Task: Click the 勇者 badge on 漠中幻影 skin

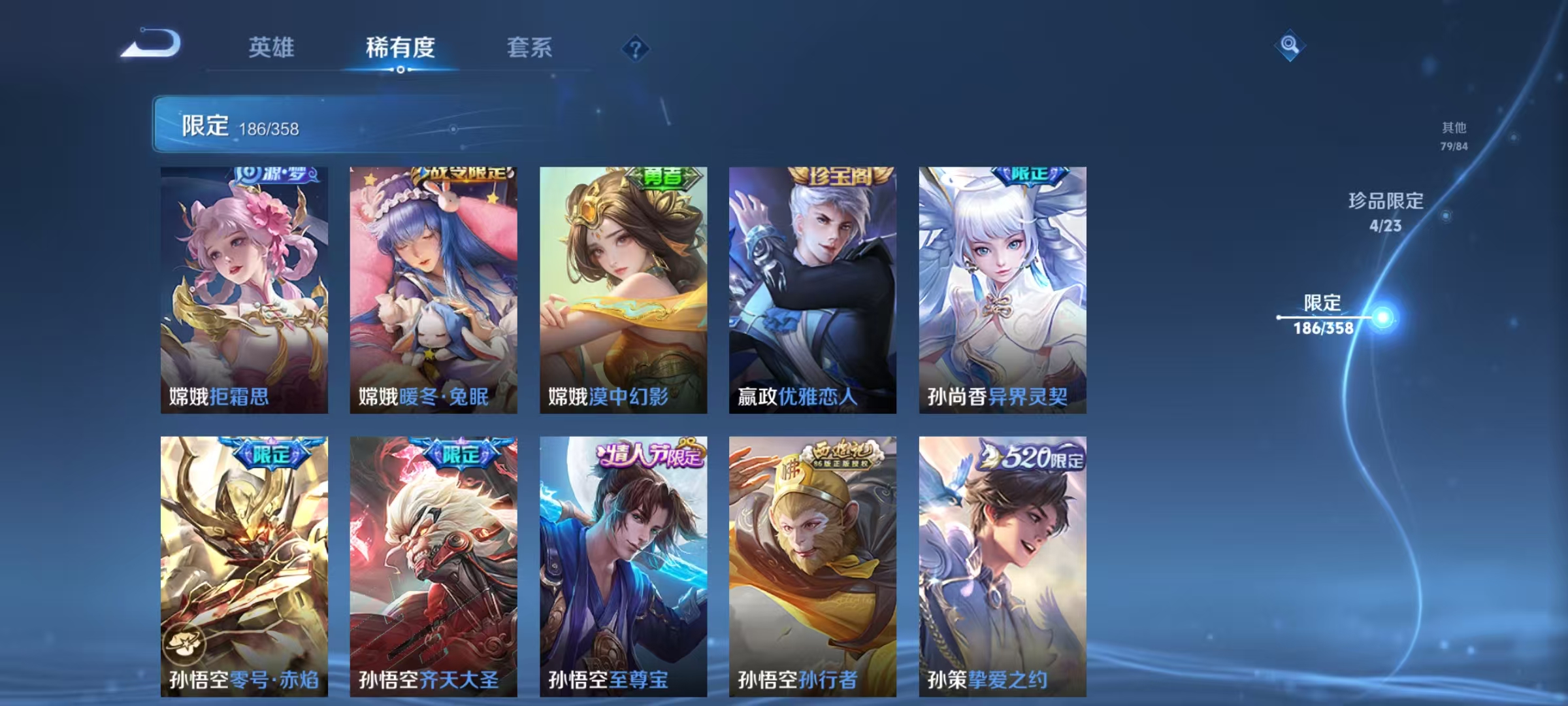Action: coord(664,178)
